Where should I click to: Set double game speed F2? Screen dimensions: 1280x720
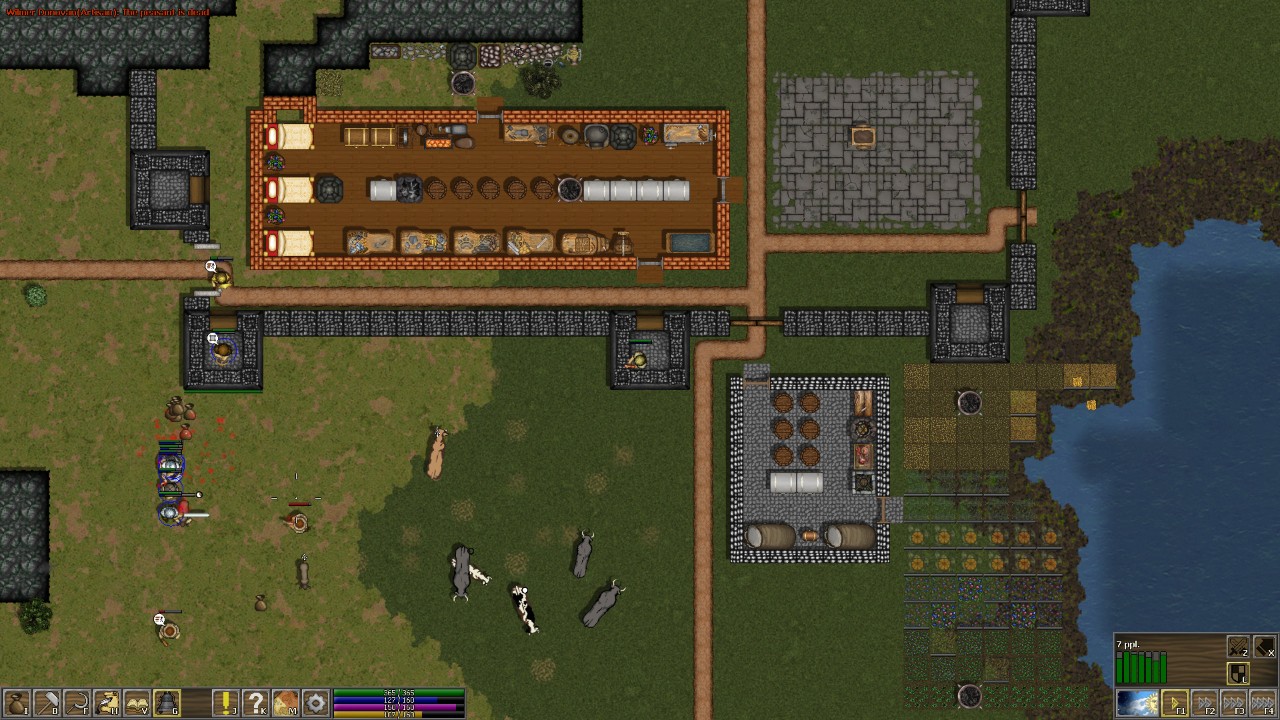tap(1205, 702)
